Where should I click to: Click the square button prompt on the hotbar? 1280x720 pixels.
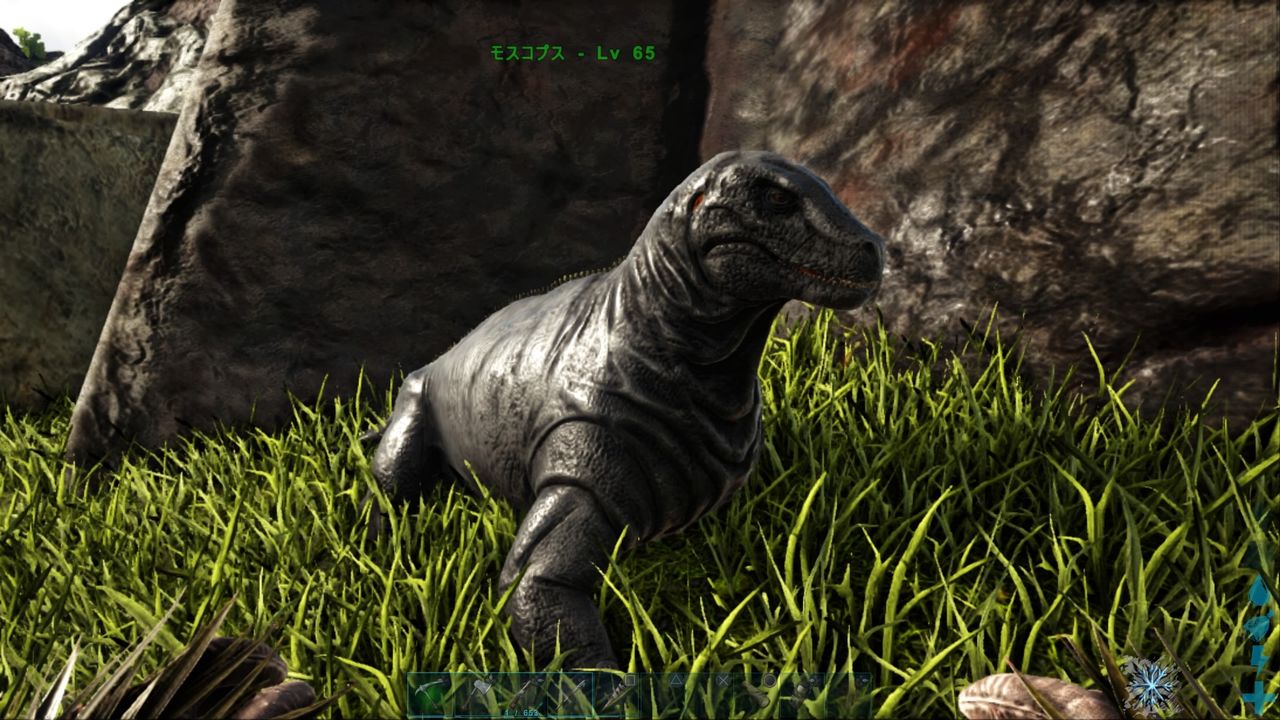pyautogui.click(x=630, y=682)
